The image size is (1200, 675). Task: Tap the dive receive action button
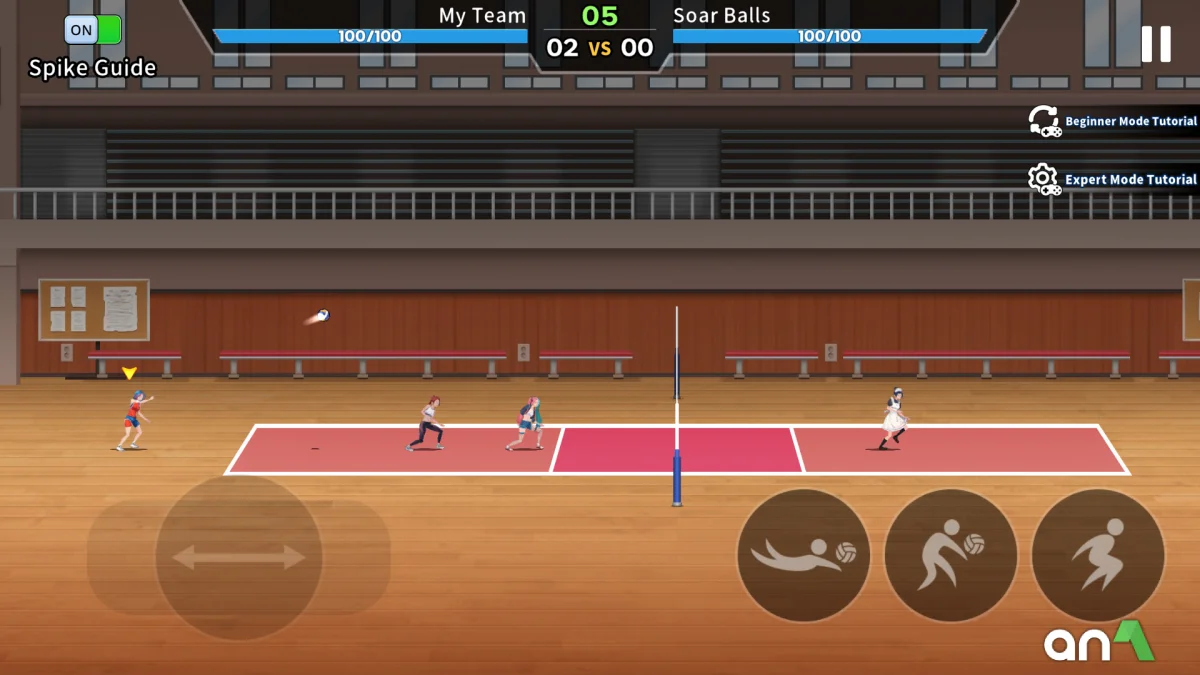(x=804, y=555)
